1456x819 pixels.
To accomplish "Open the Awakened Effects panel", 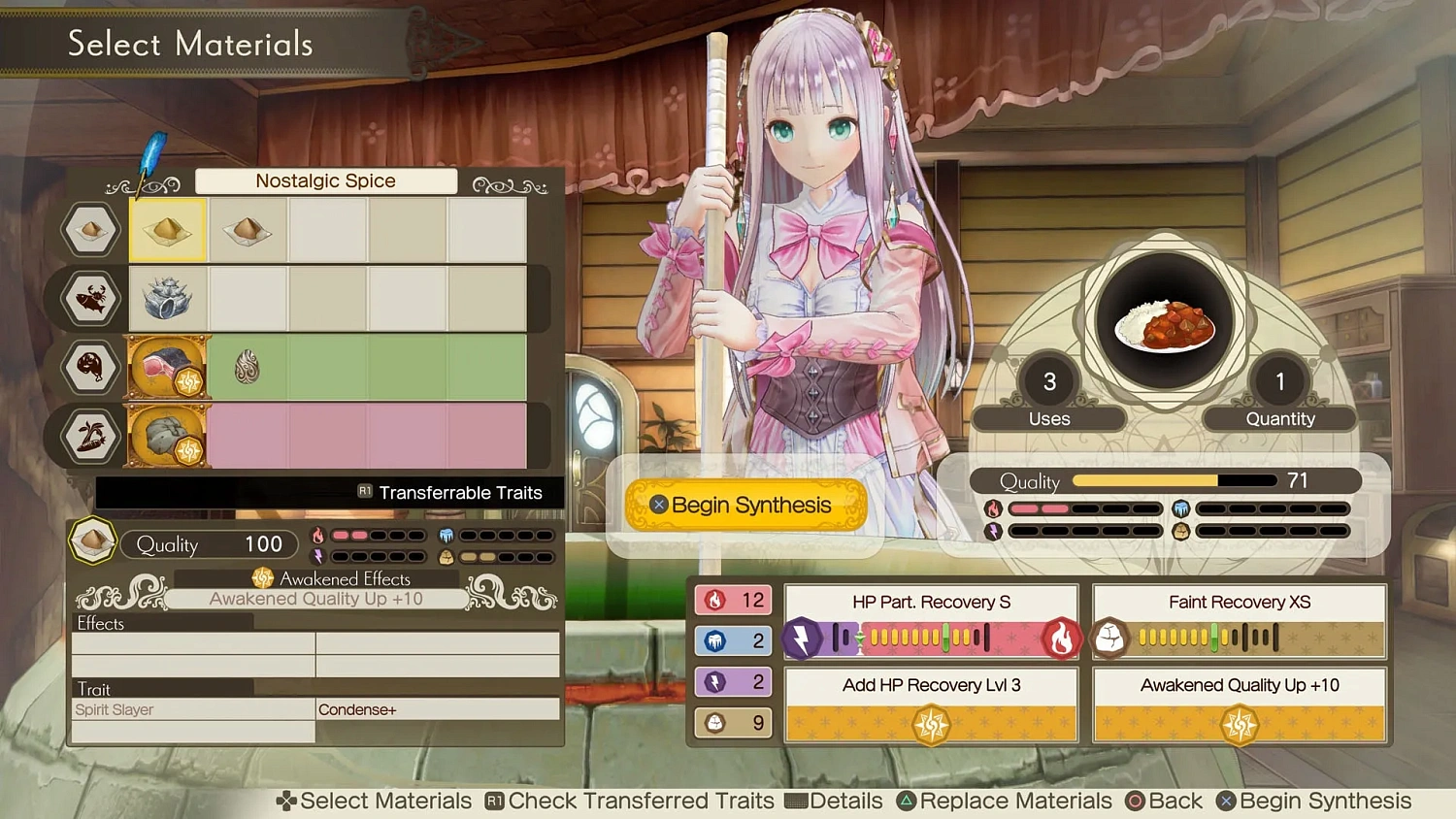I will pyautogui.click(x=330, y=578).
